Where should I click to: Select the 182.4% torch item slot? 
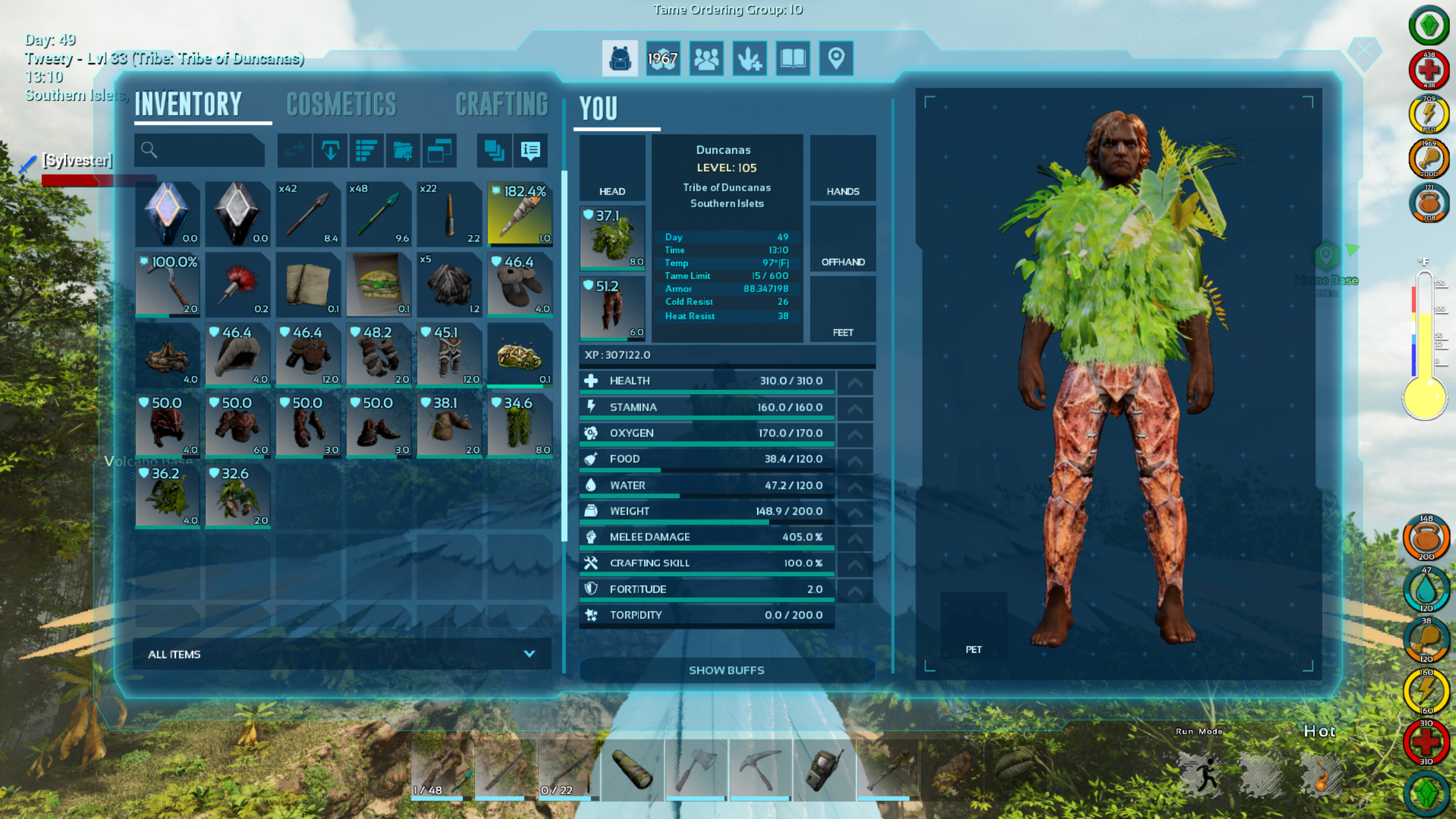point(519,214)
